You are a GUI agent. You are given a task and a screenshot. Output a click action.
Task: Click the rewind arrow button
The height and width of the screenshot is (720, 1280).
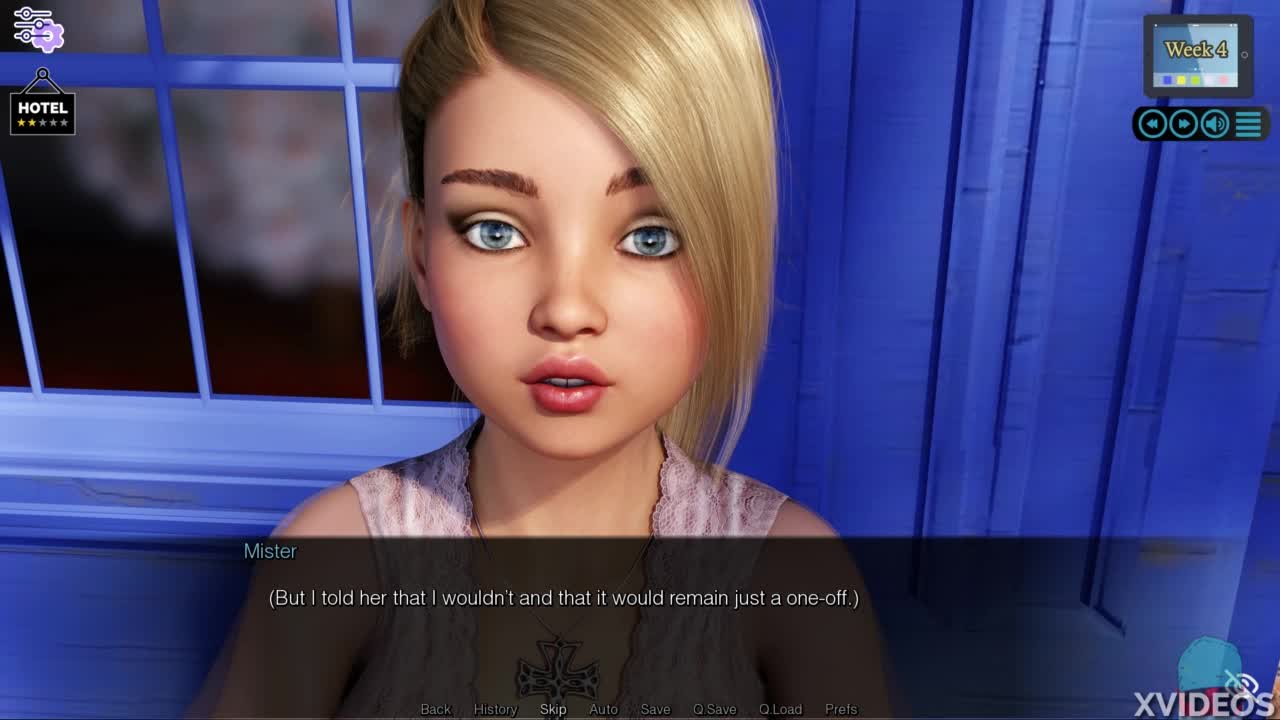(x=1152, y=124)
